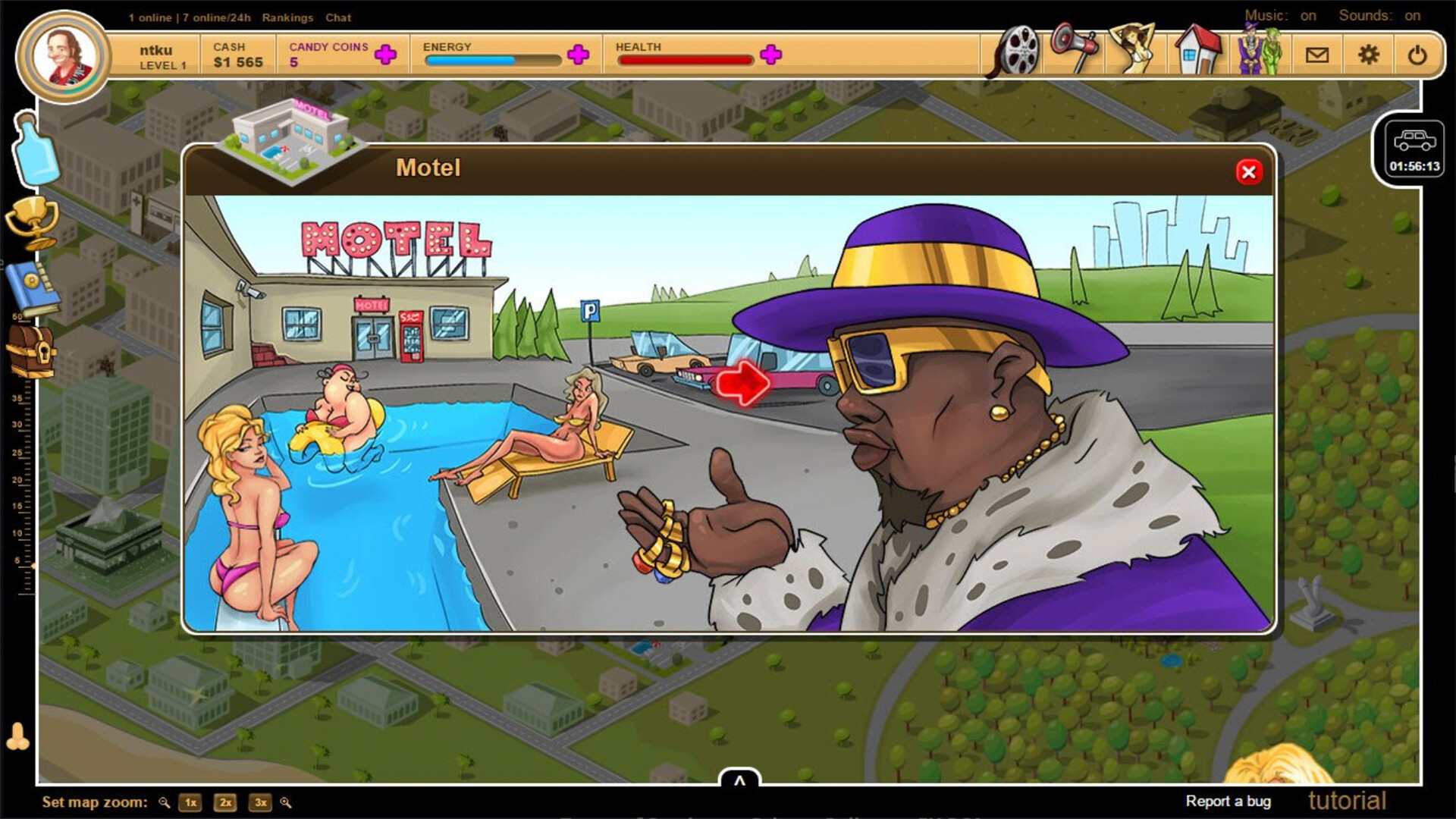Toggle Music off
This screenshot has height=819, width=1456.
(x=1308, y=15)
